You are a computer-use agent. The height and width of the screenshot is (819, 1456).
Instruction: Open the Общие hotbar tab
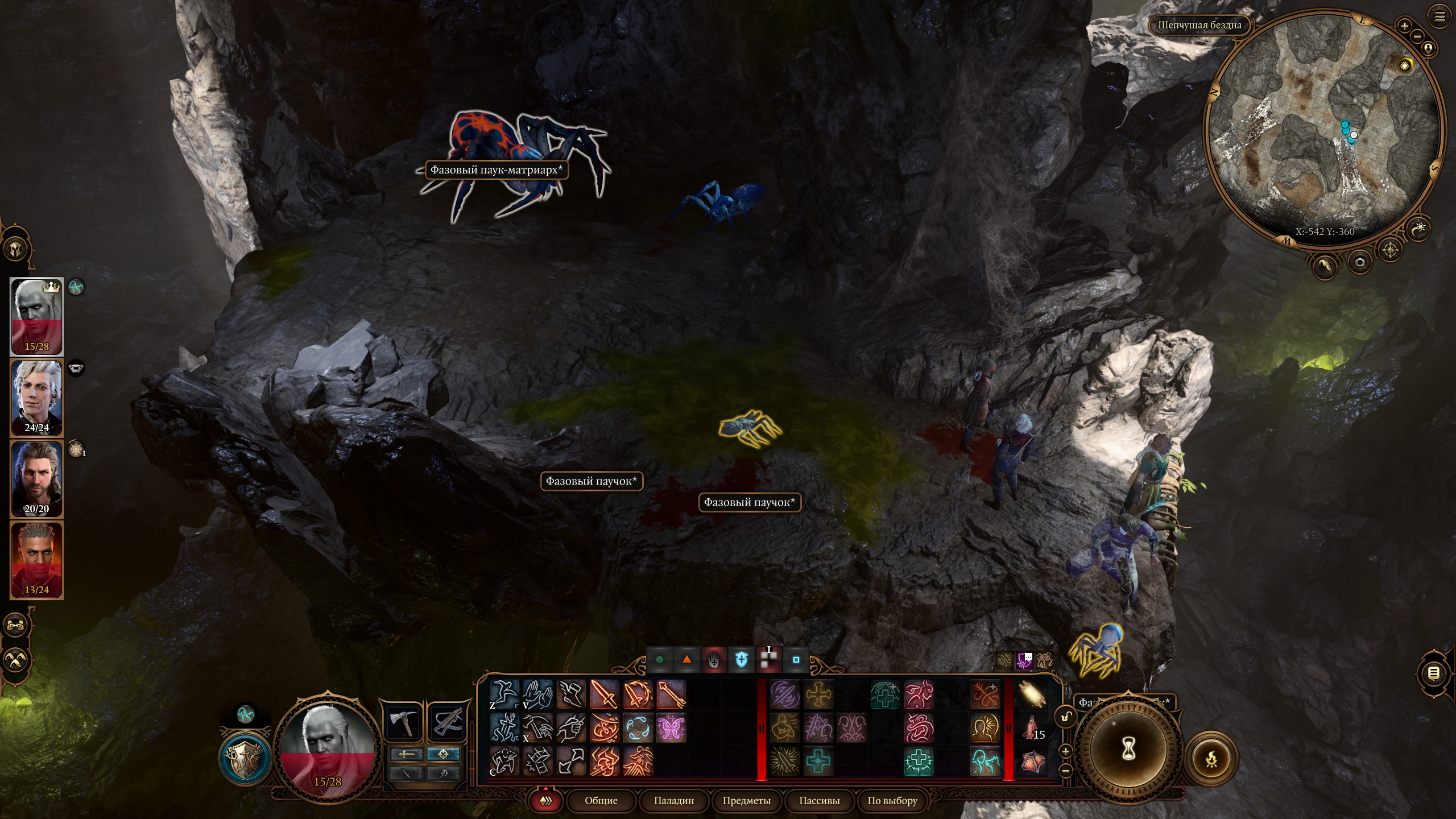(x=601, y=800)
